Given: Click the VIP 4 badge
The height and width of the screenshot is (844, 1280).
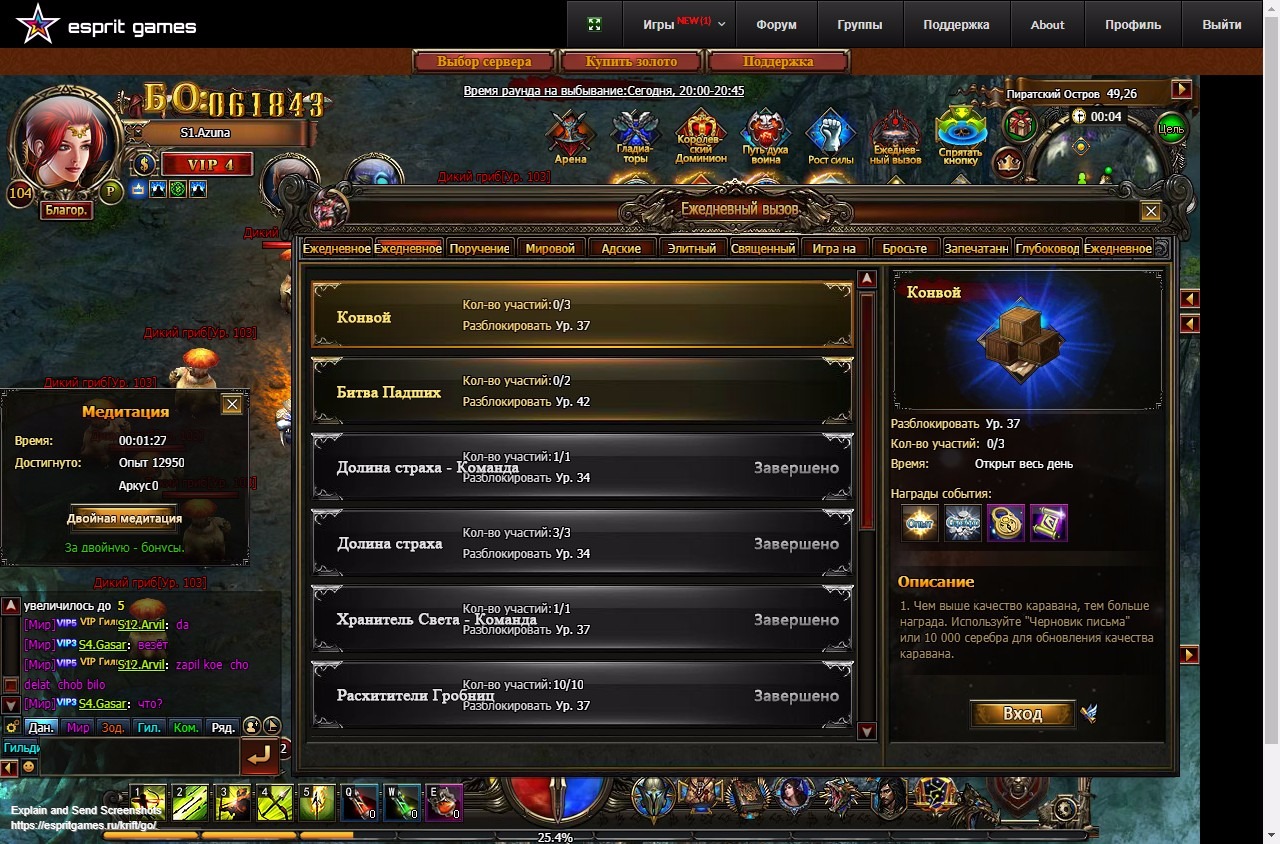Looking at the screenshot, I should (x=206, y=165).
